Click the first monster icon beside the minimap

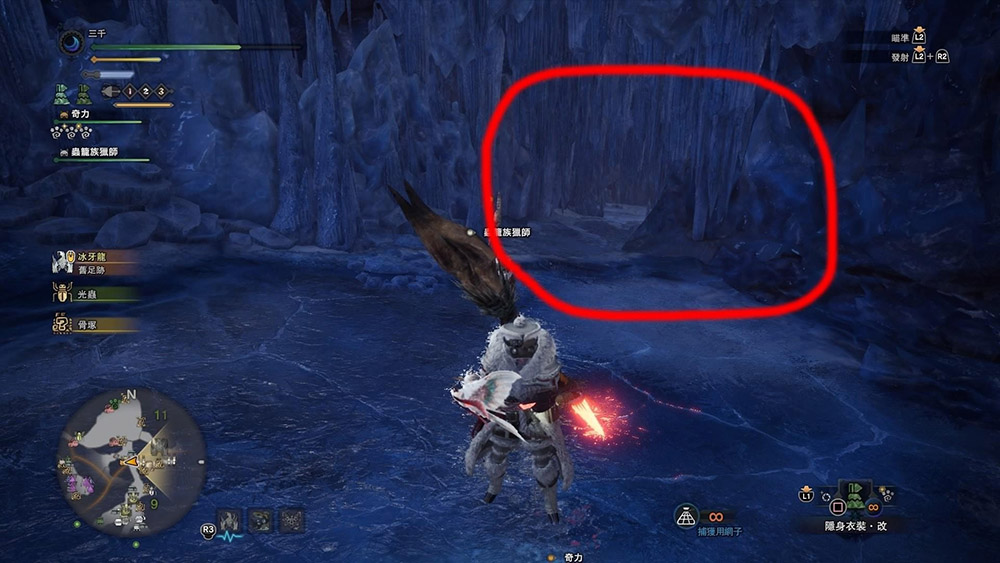(x=230, y=519)
